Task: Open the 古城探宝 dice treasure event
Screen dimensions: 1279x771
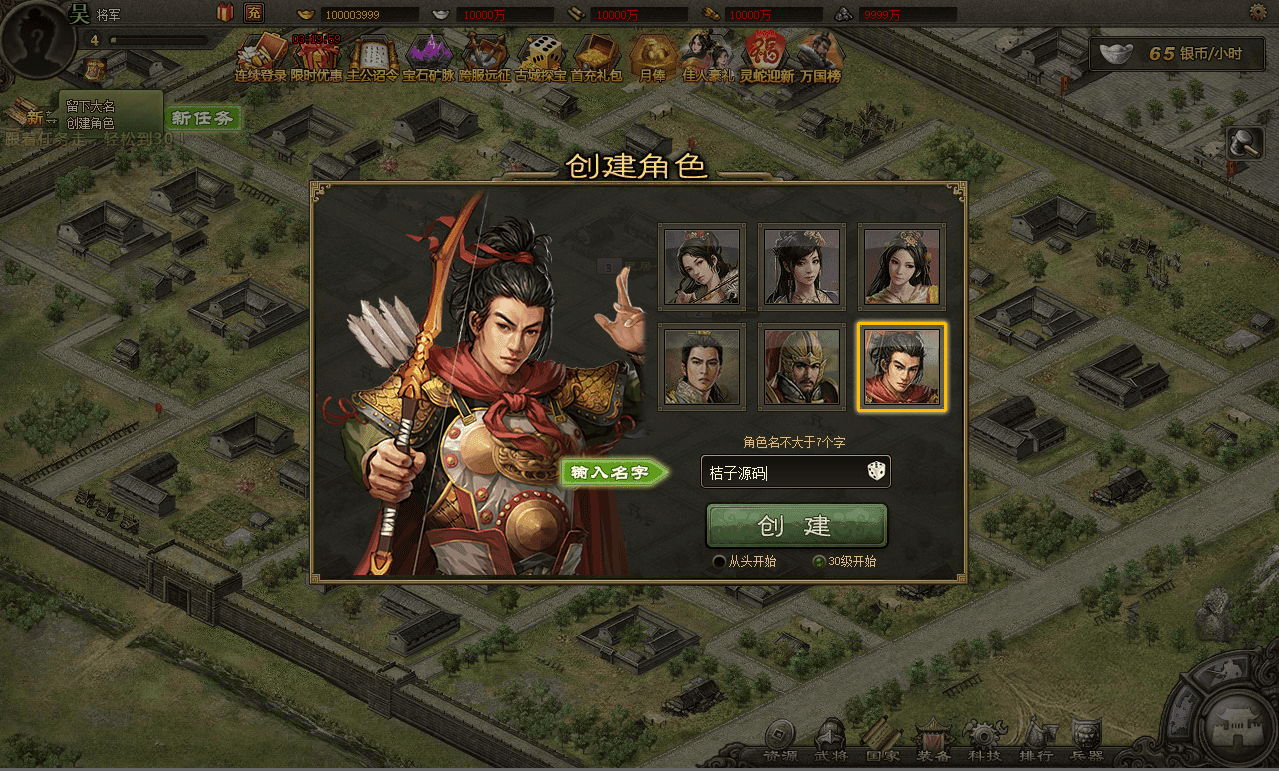Action: coord(541,57)
